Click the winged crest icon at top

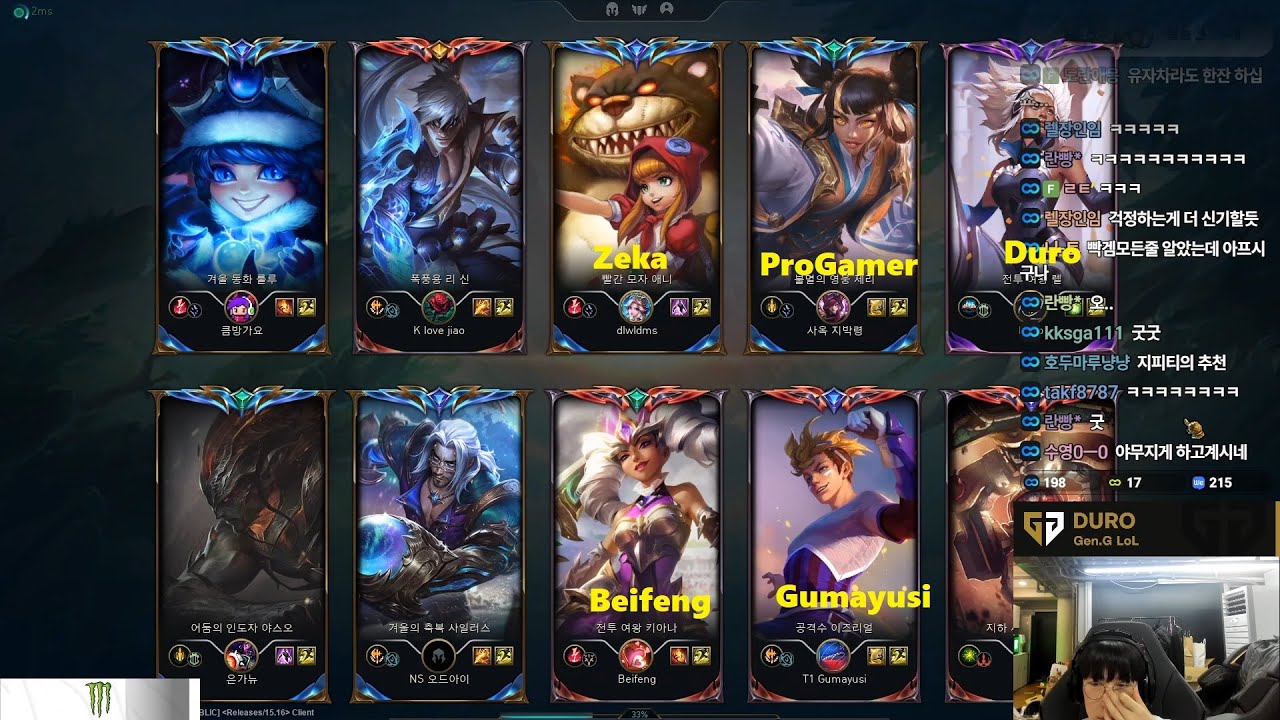click(x=639, y=9)
